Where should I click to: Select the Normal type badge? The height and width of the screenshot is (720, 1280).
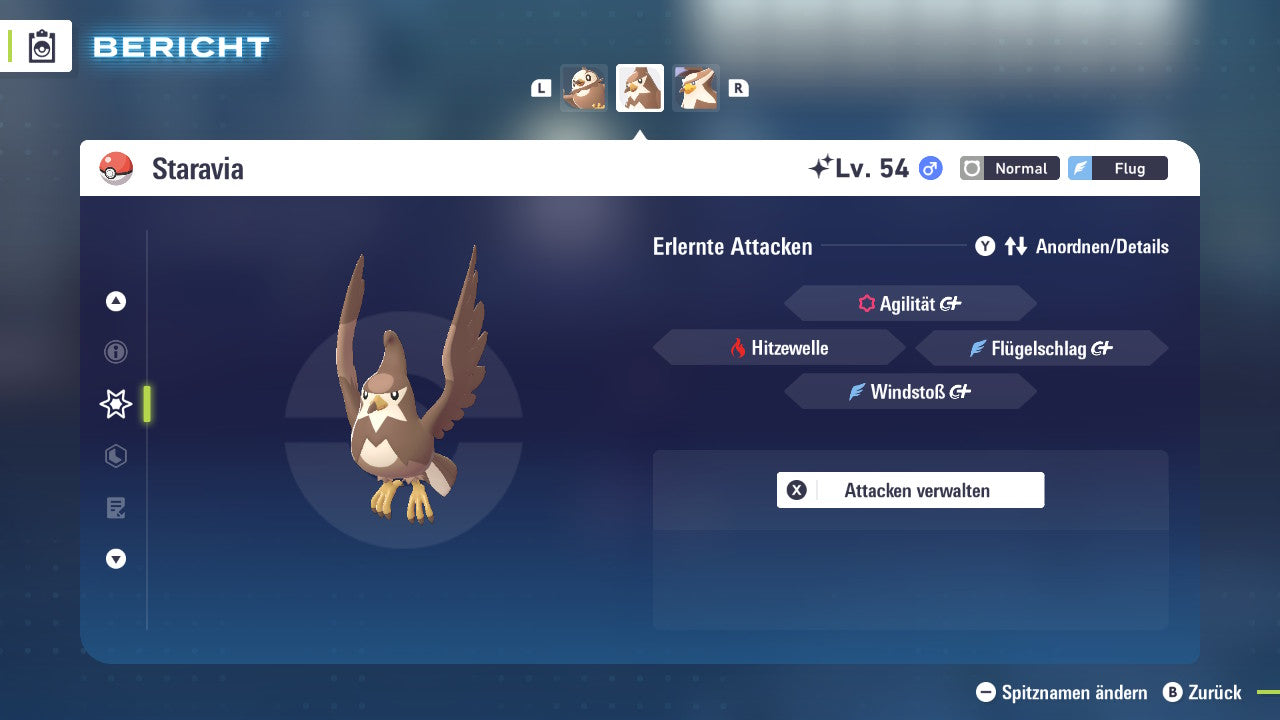[x=1009, y=168]
